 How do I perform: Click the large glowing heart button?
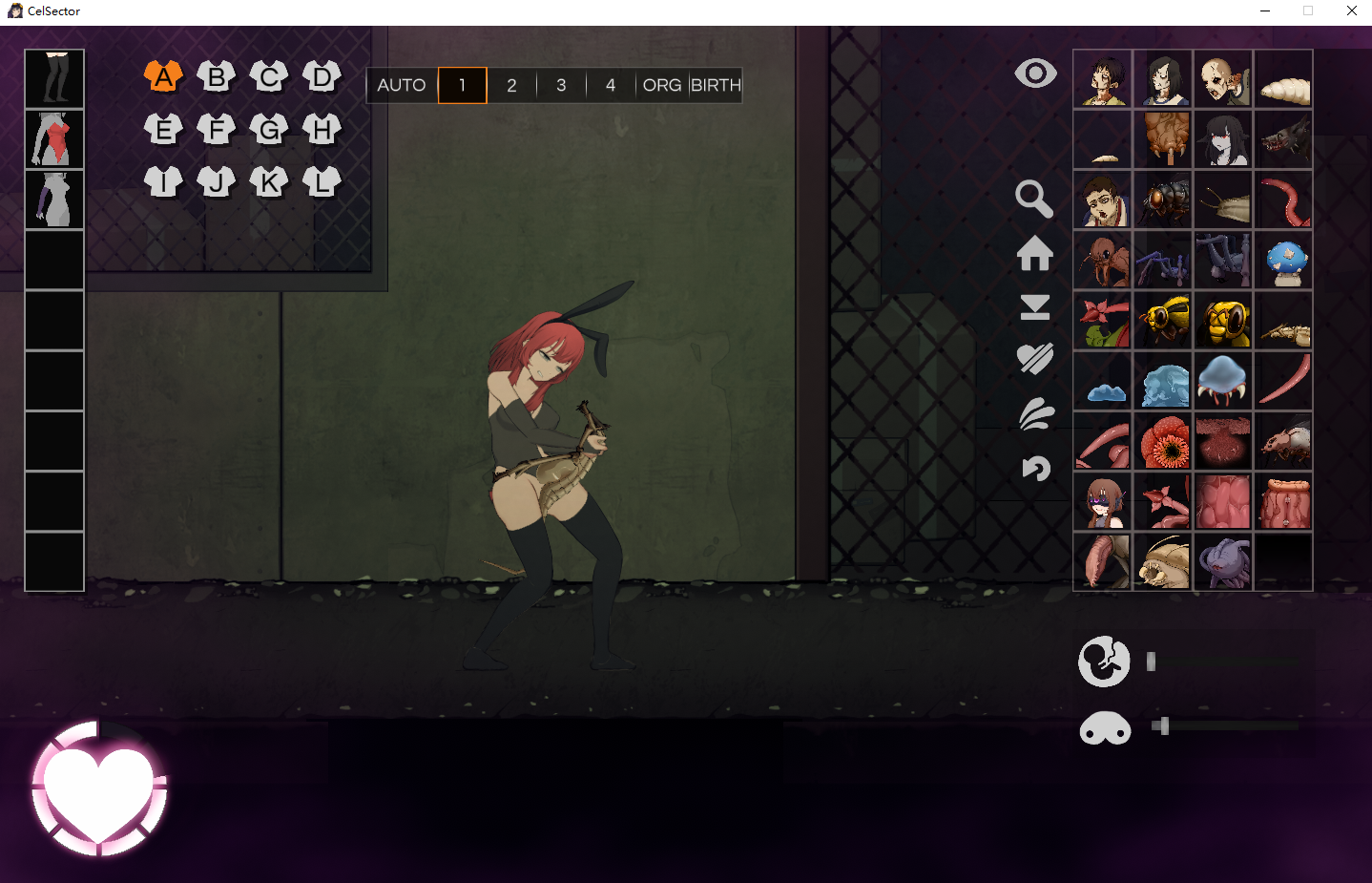point(99,788)
